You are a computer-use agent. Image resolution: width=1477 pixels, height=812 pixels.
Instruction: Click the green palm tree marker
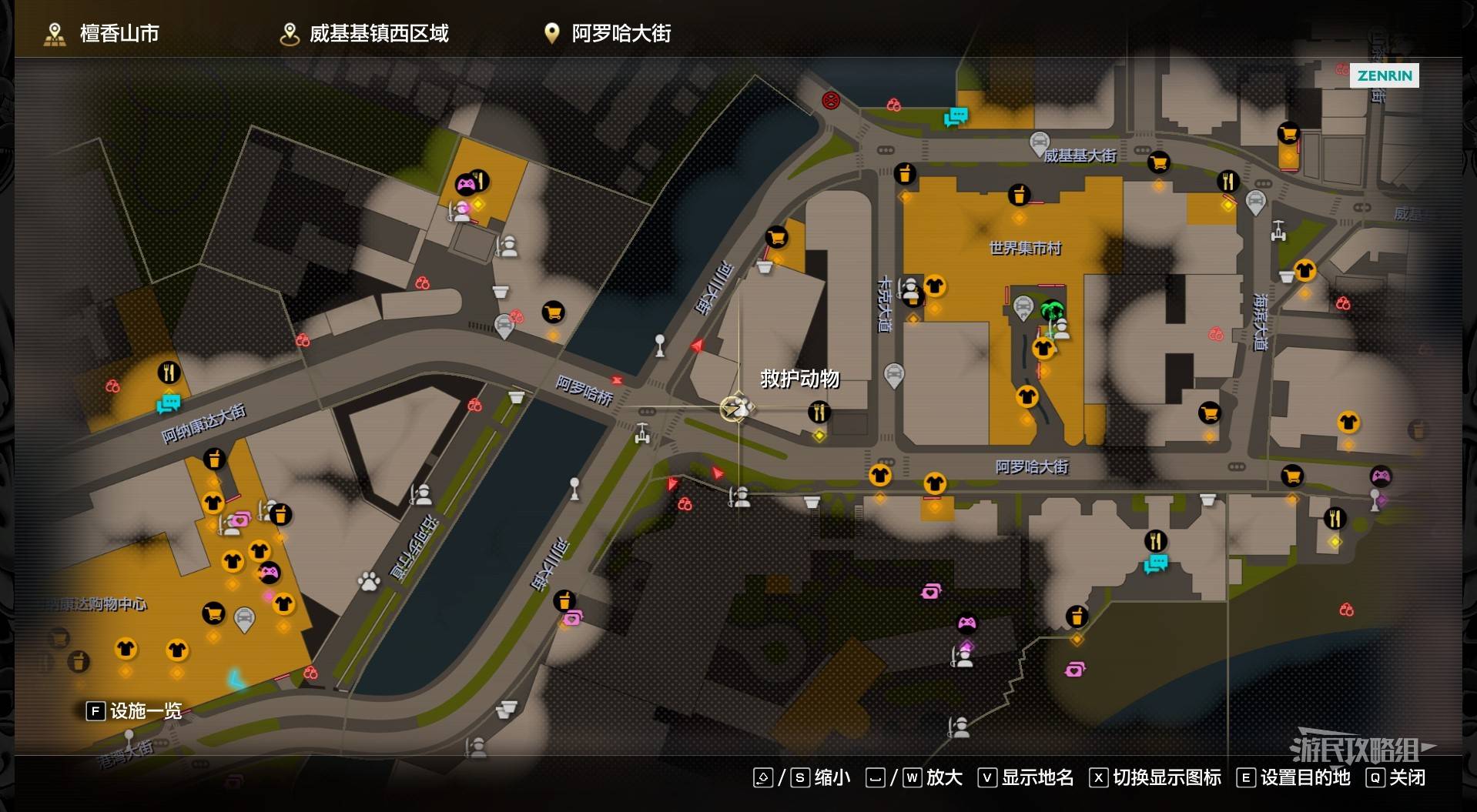click(x=1051, y=311)
